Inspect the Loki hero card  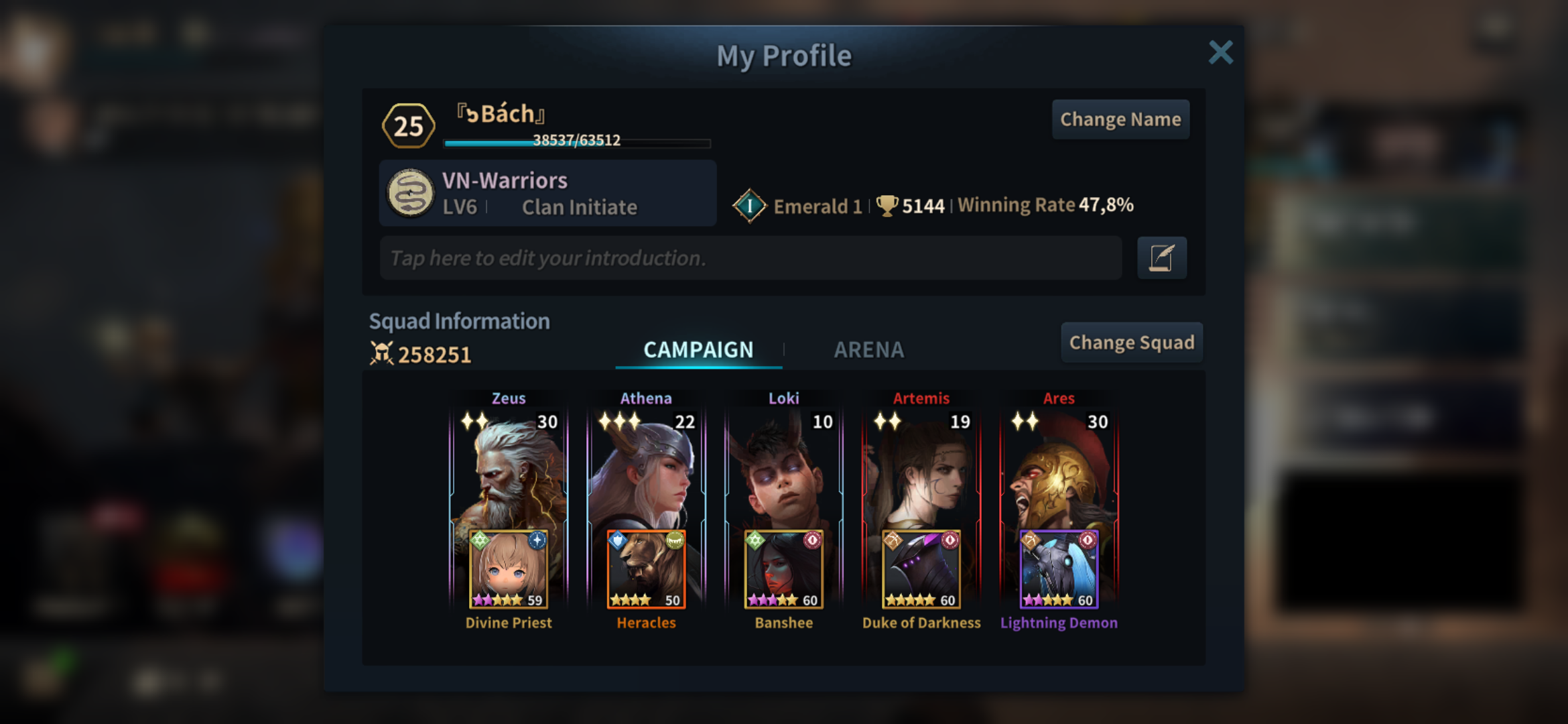click(x=783, y=469)
